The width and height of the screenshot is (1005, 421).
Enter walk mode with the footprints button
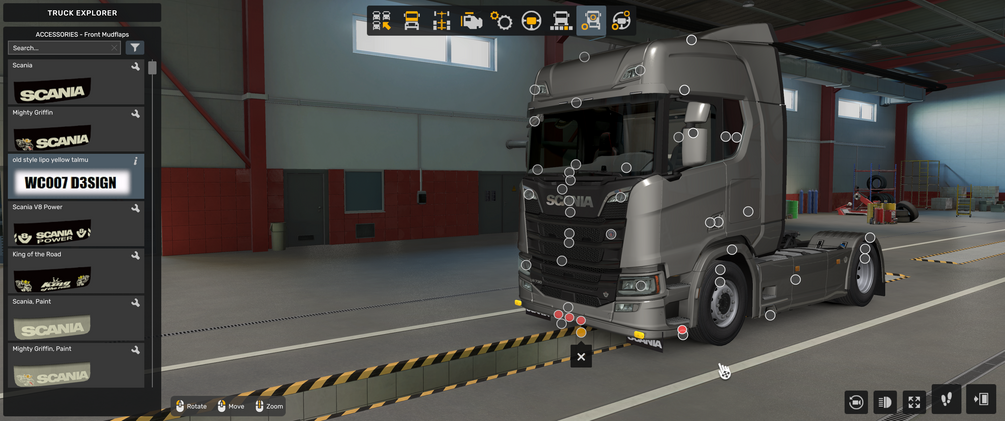[946, 399]
